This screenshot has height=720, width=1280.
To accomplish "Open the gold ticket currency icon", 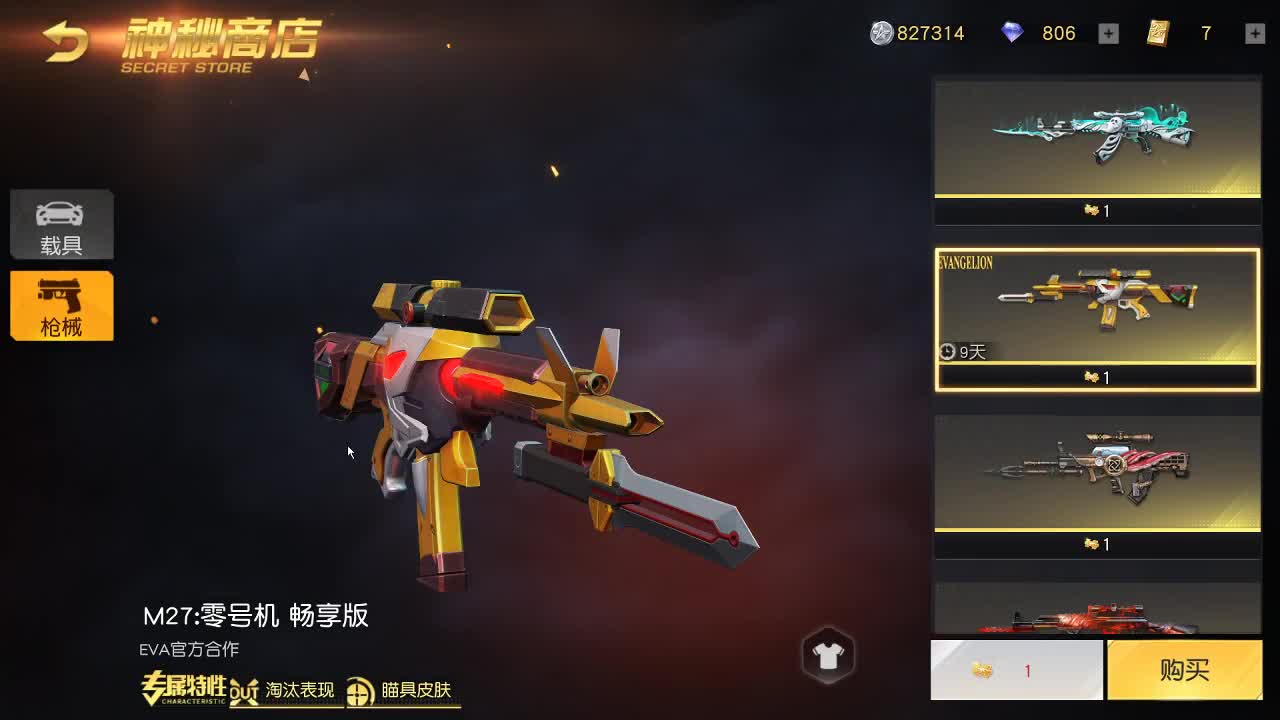I will click(x=1156, y=33).
